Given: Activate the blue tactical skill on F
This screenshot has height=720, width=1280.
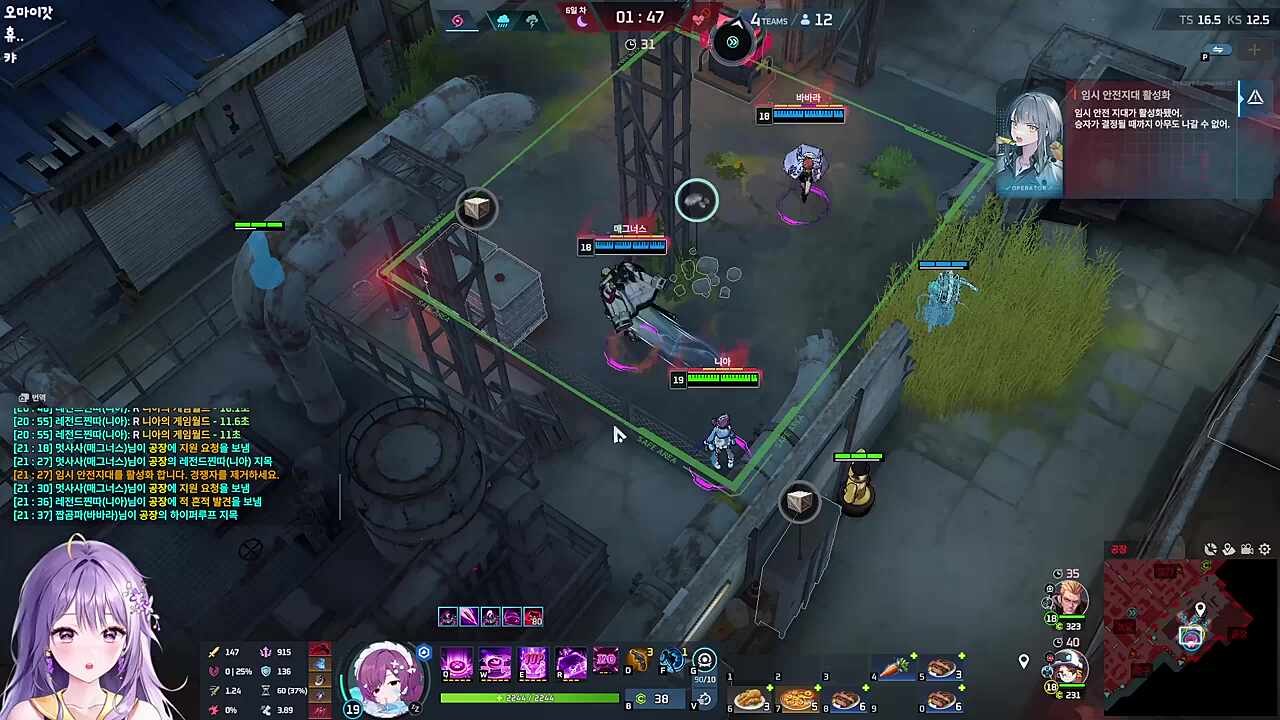Looking at the screenshot, I should point(672,661).
